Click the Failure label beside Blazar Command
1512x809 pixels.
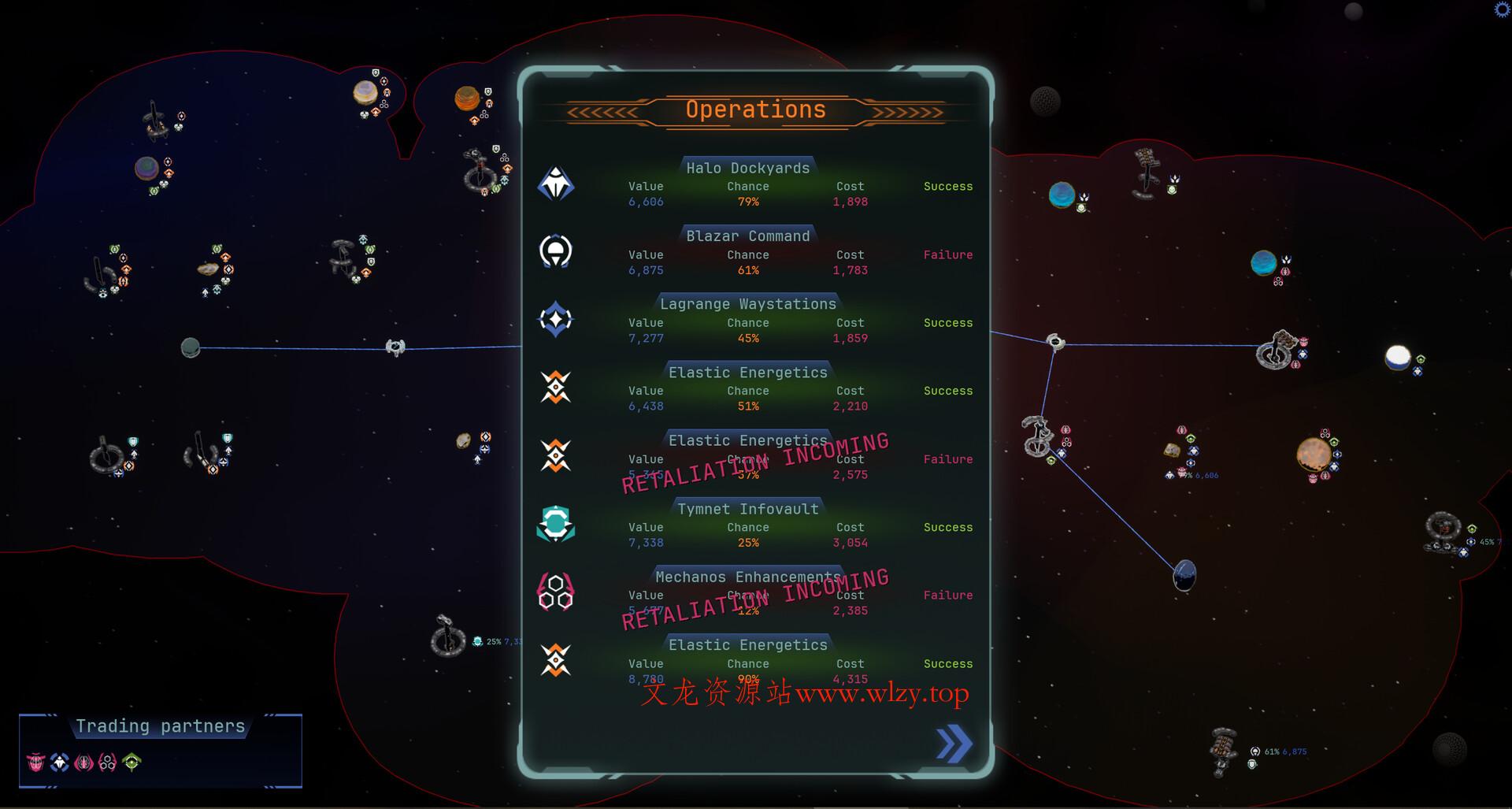tap(947, 254)
